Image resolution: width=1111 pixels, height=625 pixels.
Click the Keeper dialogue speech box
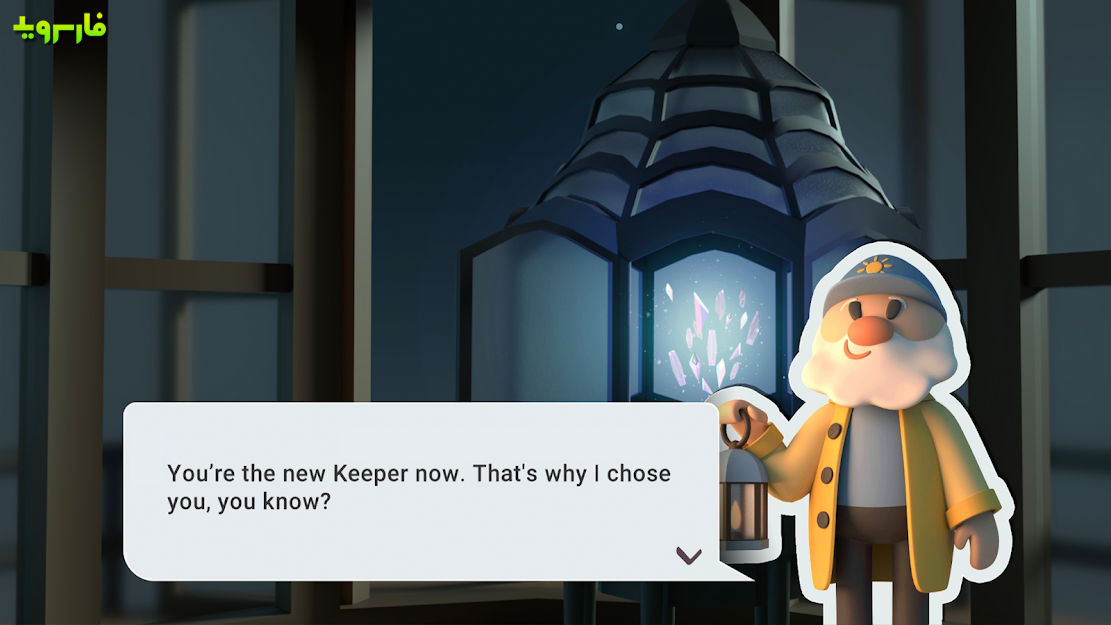click(x=420, y=490)
